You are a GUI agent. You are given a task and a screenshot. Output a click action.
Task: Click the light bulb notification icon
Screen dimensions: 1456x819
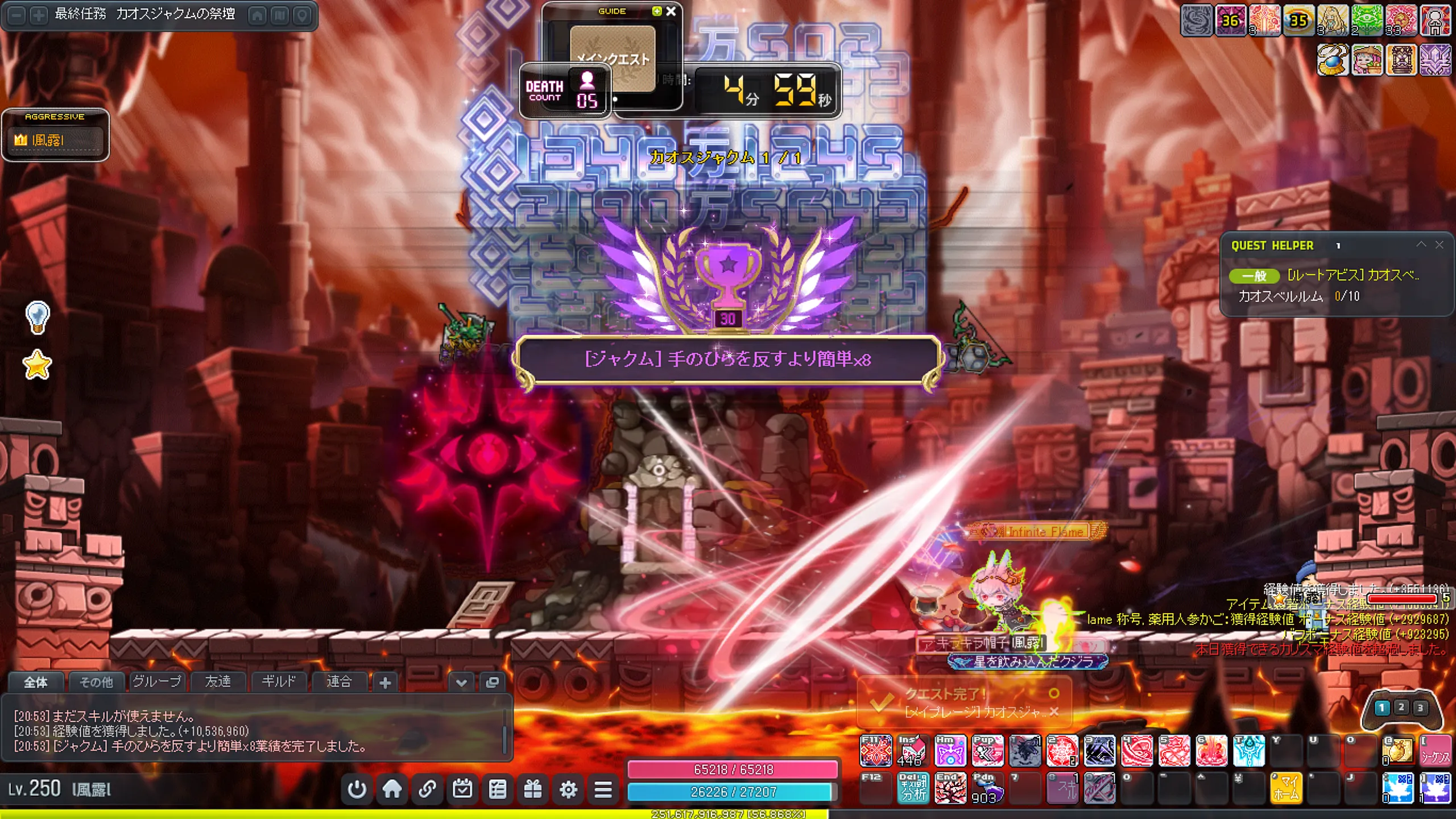(x=38, y=317)
